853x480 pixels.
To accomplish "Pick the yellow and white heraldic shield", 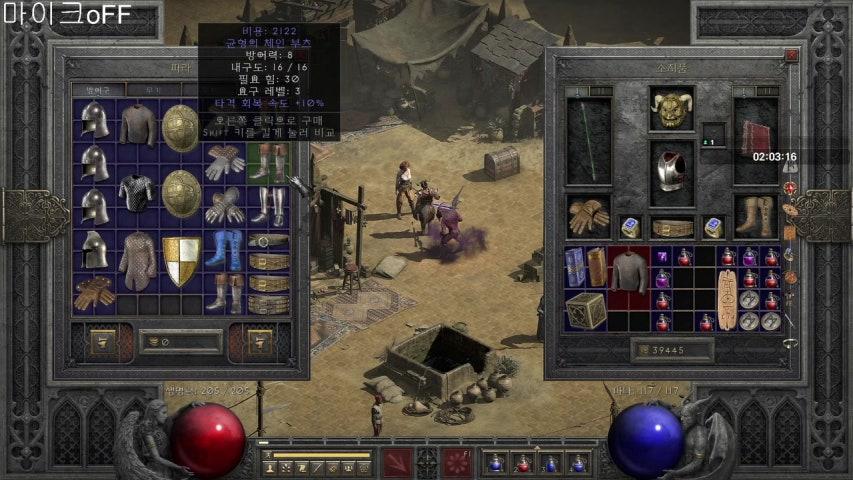I will click(181, 259).
